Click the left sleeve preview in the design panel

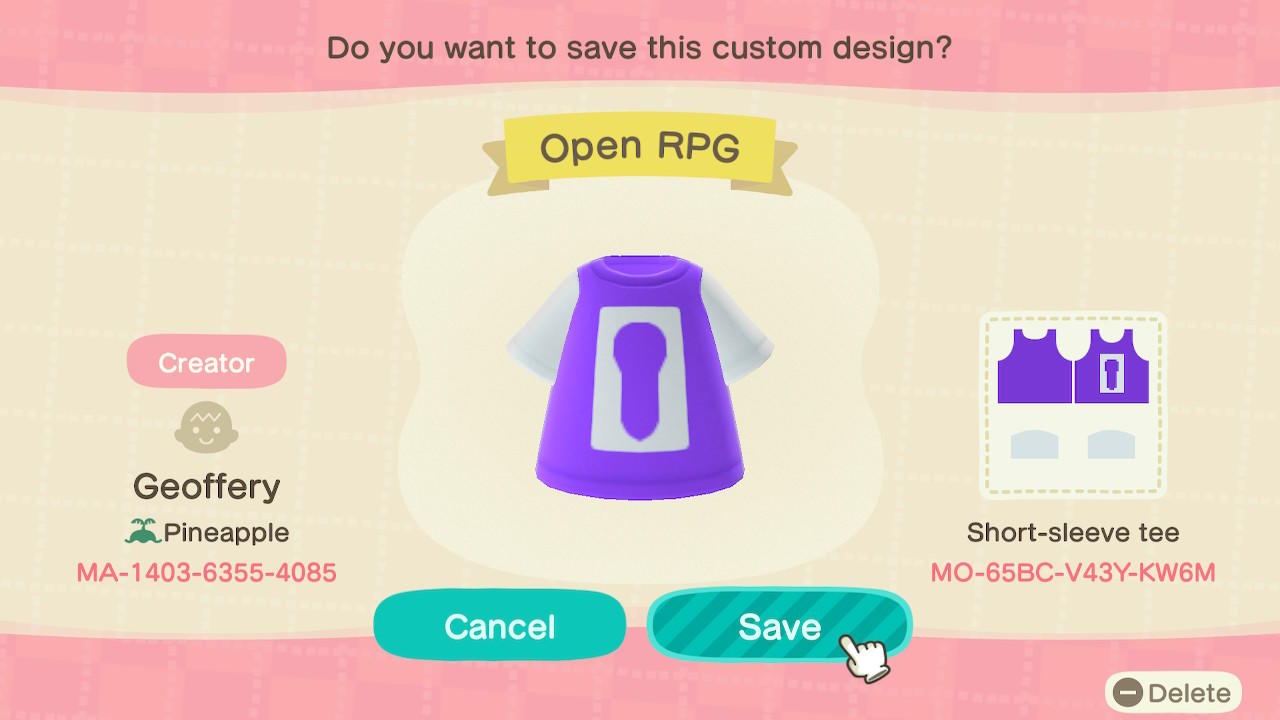1035,443
